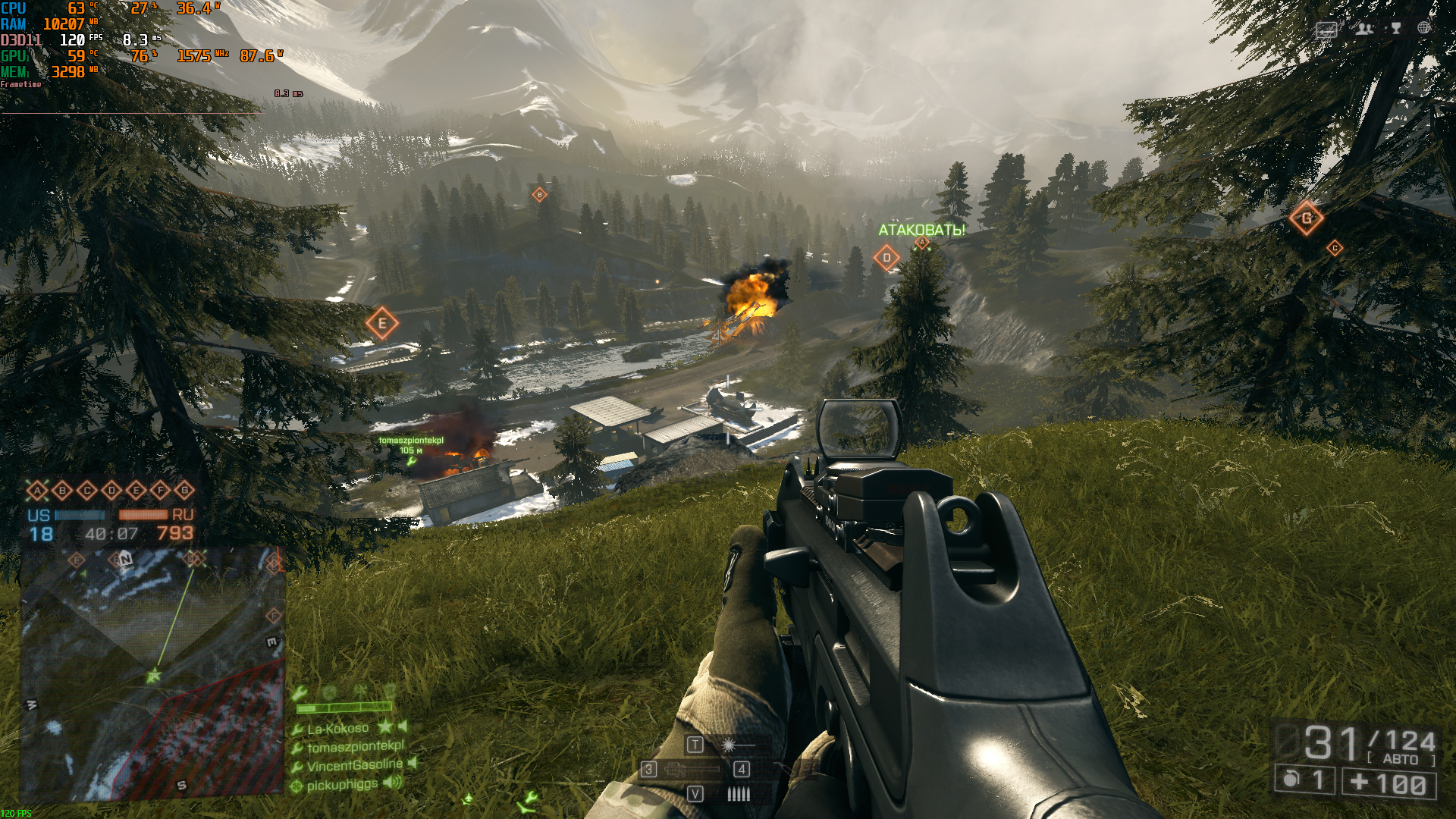Select objective flag A in the flag status row
Image resolution: width=1456 pixels, height=819 pixels.
[37, 491]
